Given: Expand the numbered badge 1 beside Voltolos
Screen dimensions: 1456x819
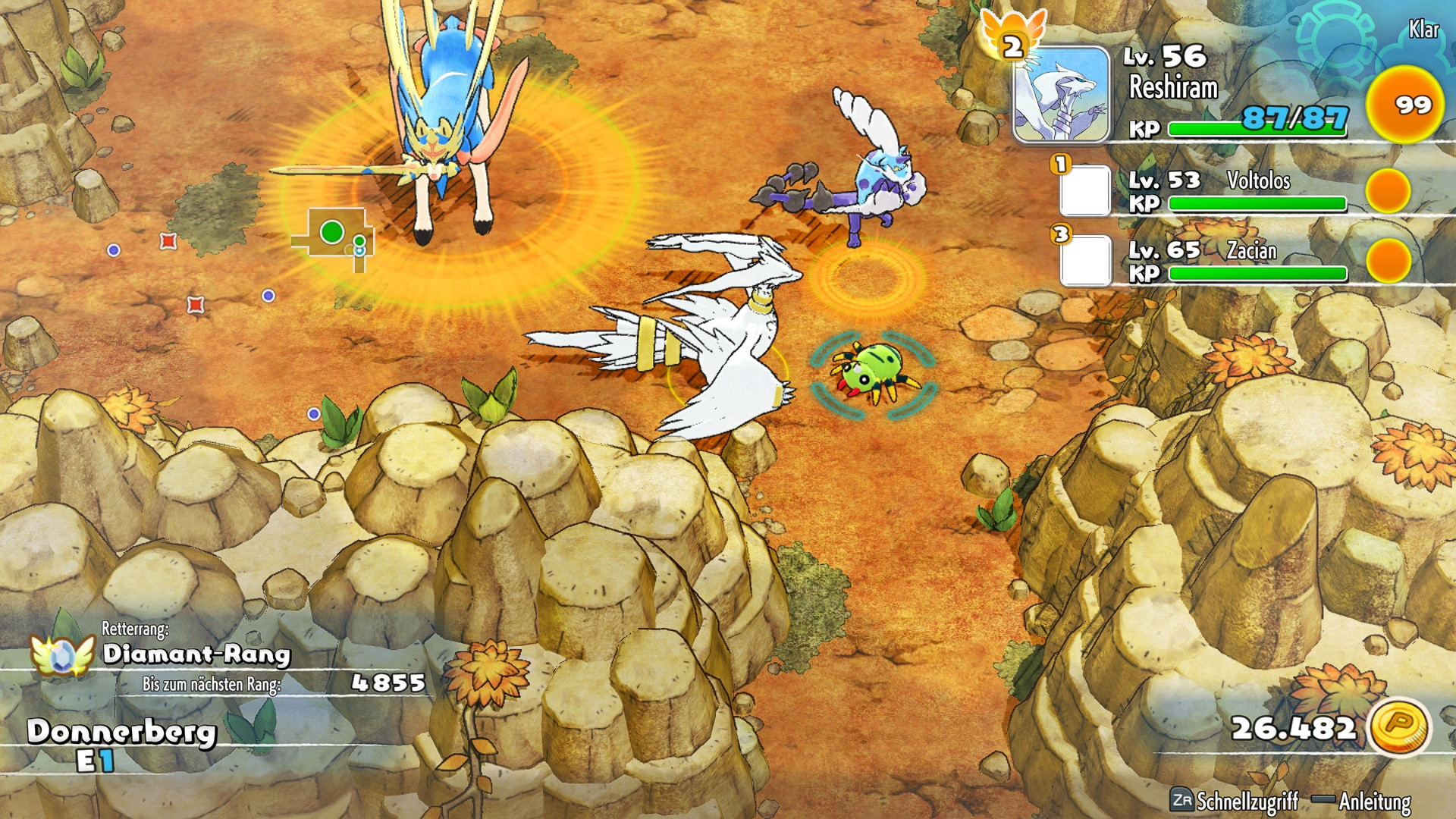Looking at the screenshot, I should (1060, 165).
